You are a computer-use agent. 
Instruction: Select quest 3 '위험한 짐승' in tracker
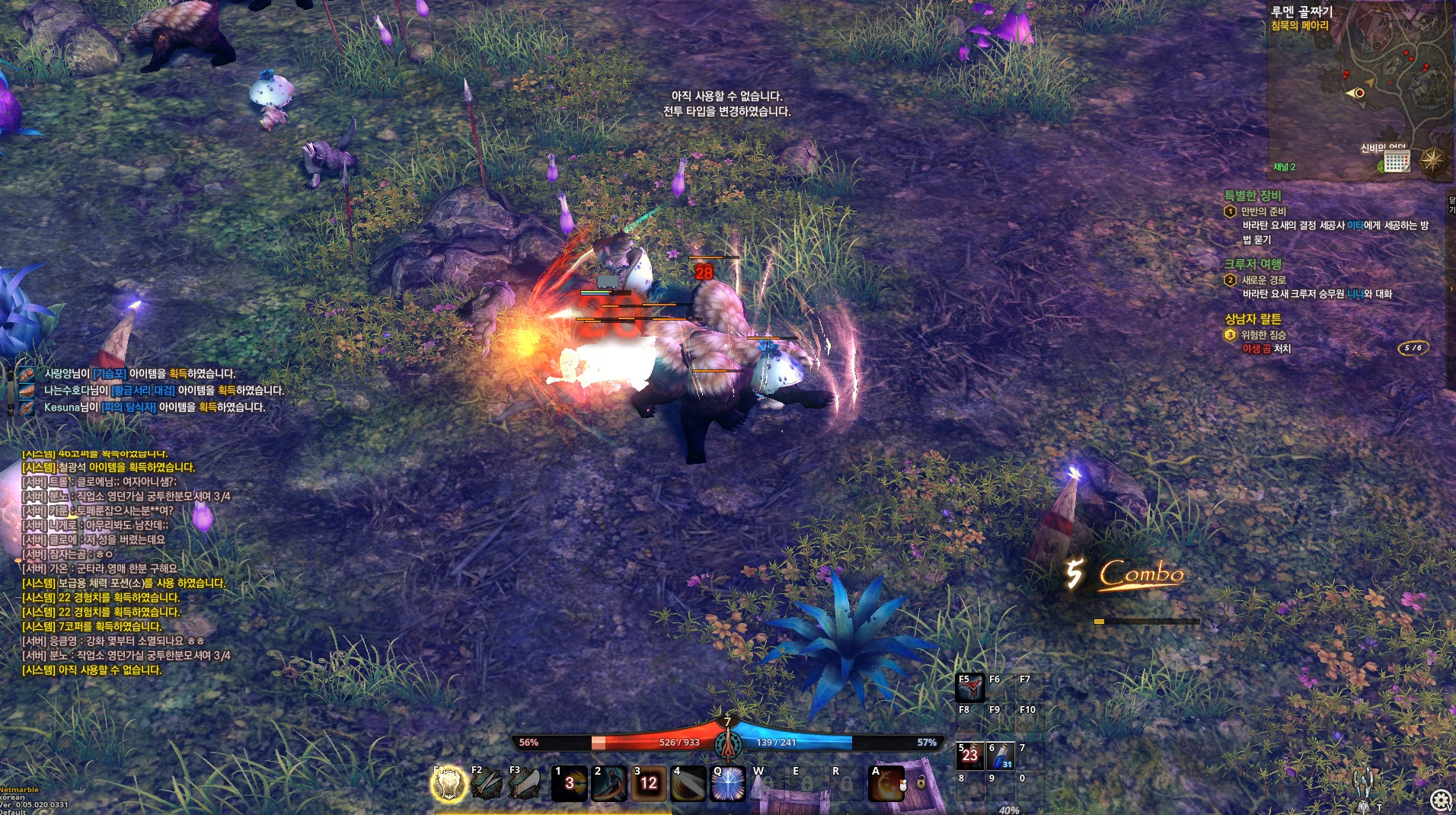pyautogui.click(x=1263, y=335)
